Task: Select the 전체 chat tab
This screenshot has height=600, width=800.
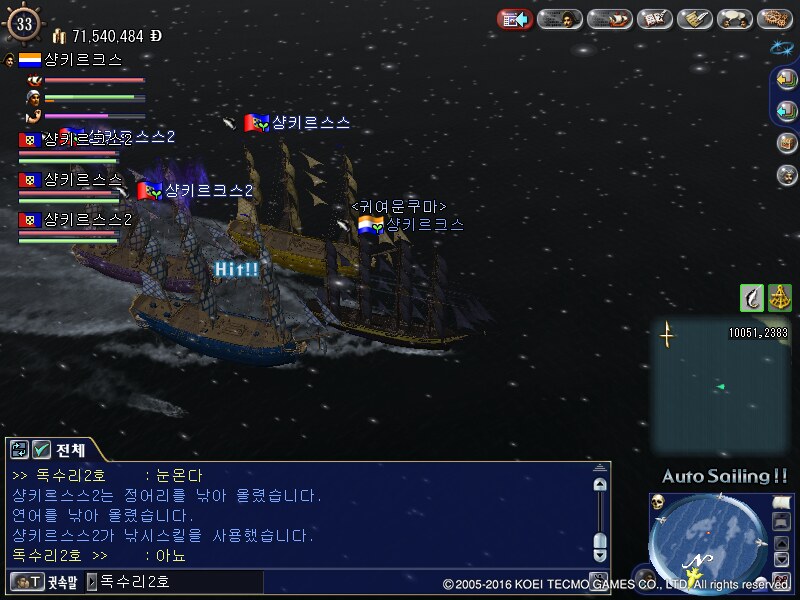Action: [x=71, y=449]
